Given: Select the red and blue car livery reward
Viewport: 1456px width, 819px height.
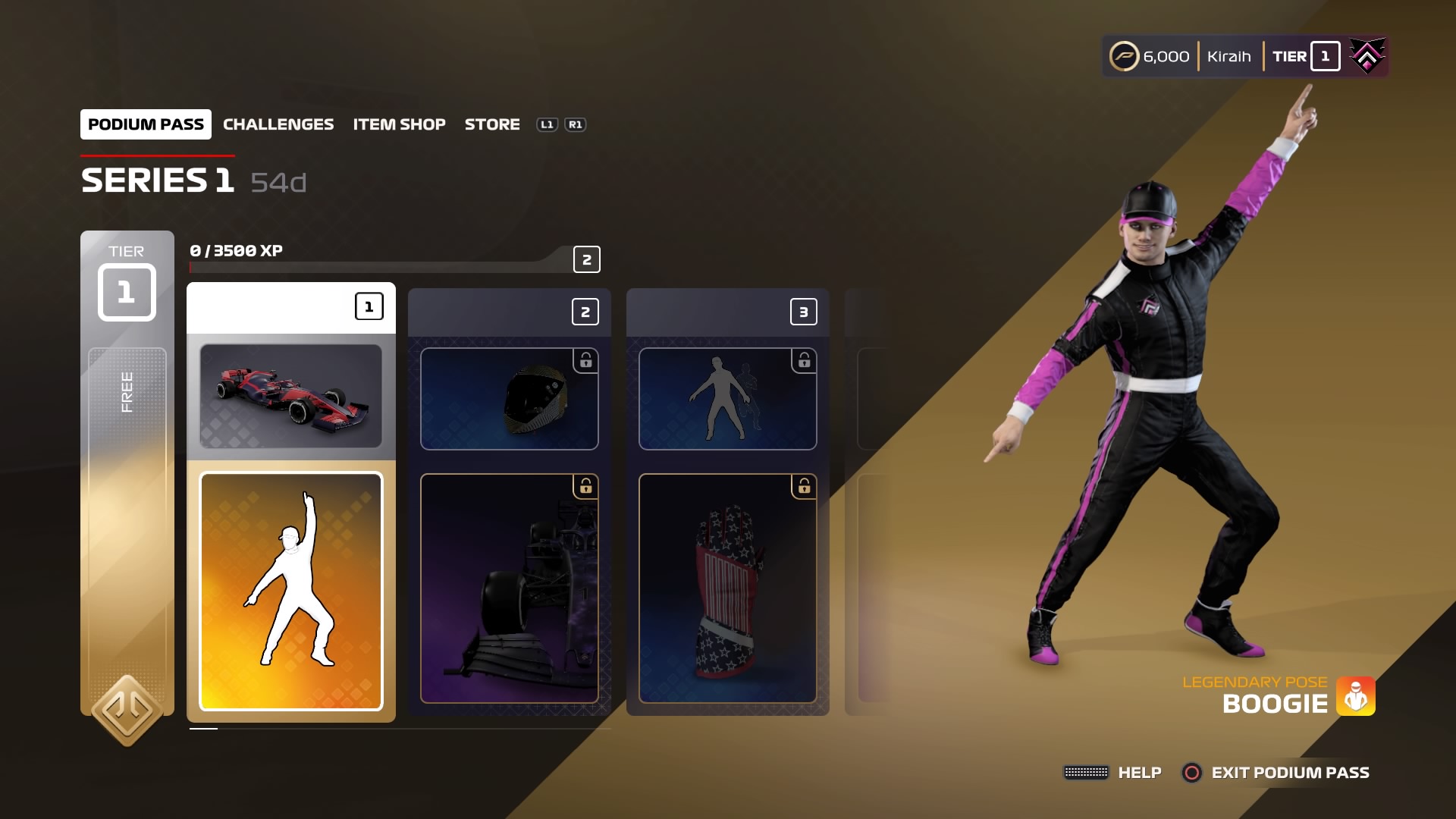Looking at the screenshot, I should click(x=291, y=396).
